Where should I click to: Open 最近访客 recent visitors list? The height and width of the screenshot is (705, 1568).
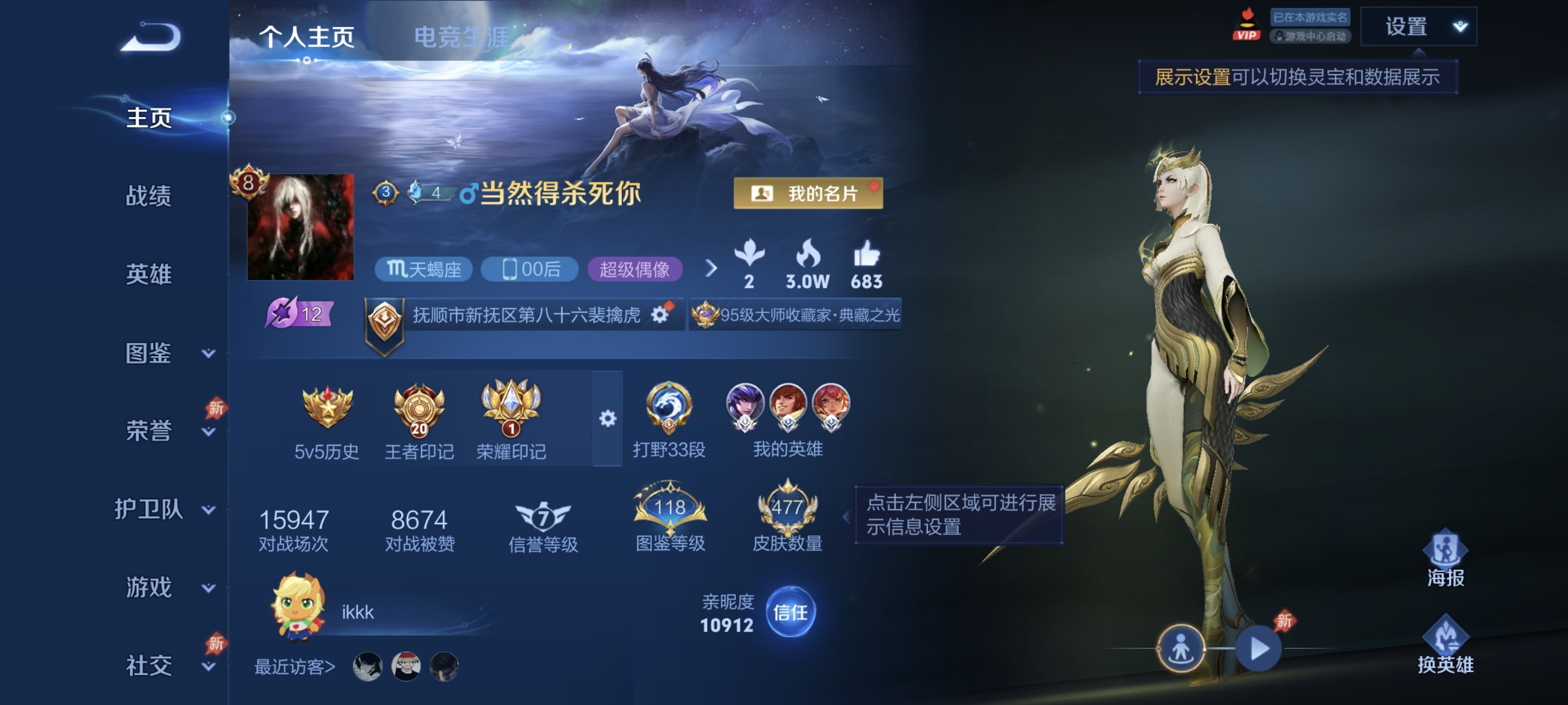[293, 666]
